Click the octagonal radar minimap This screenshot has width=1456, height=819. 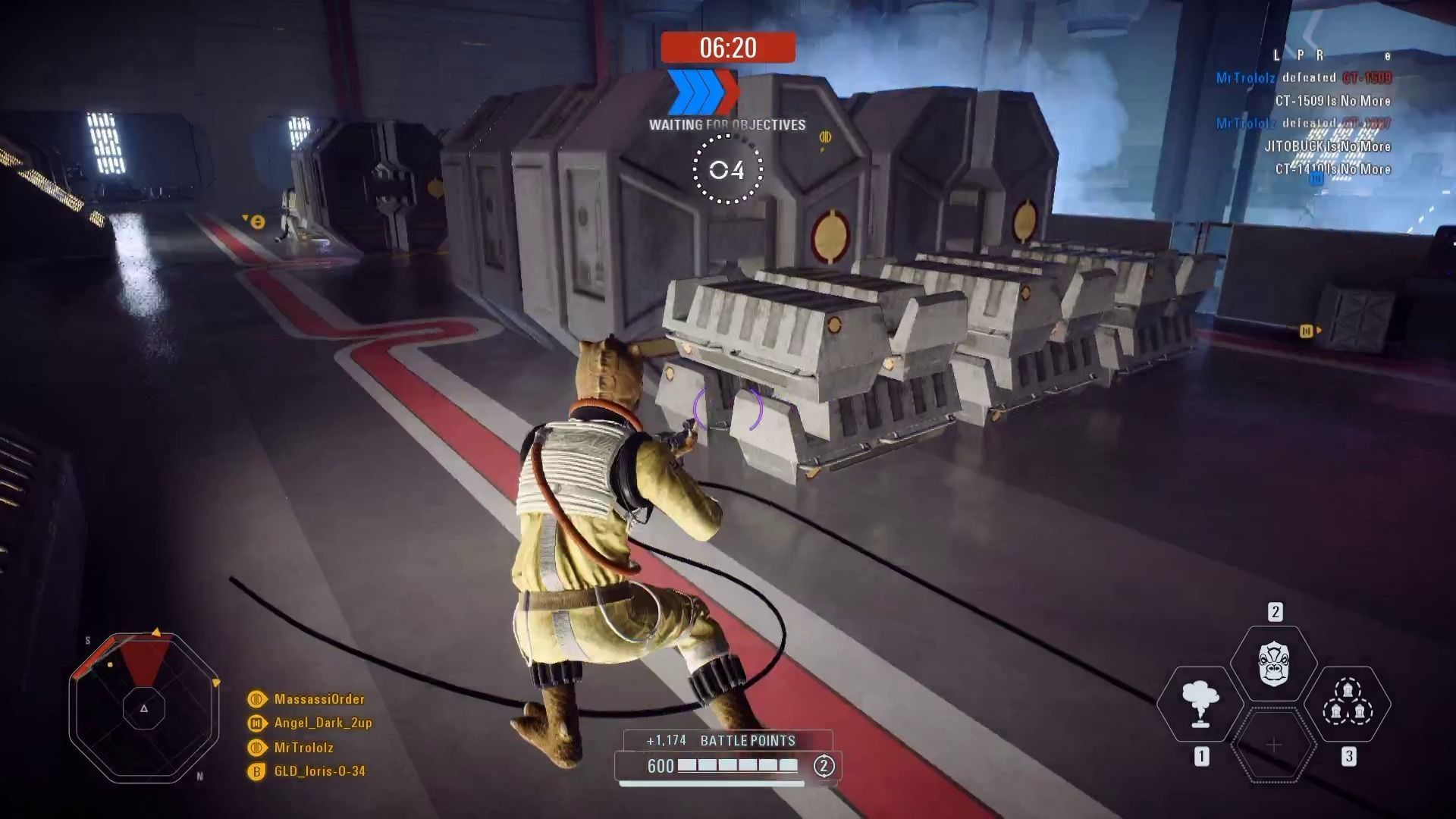[x=144, y=708]
